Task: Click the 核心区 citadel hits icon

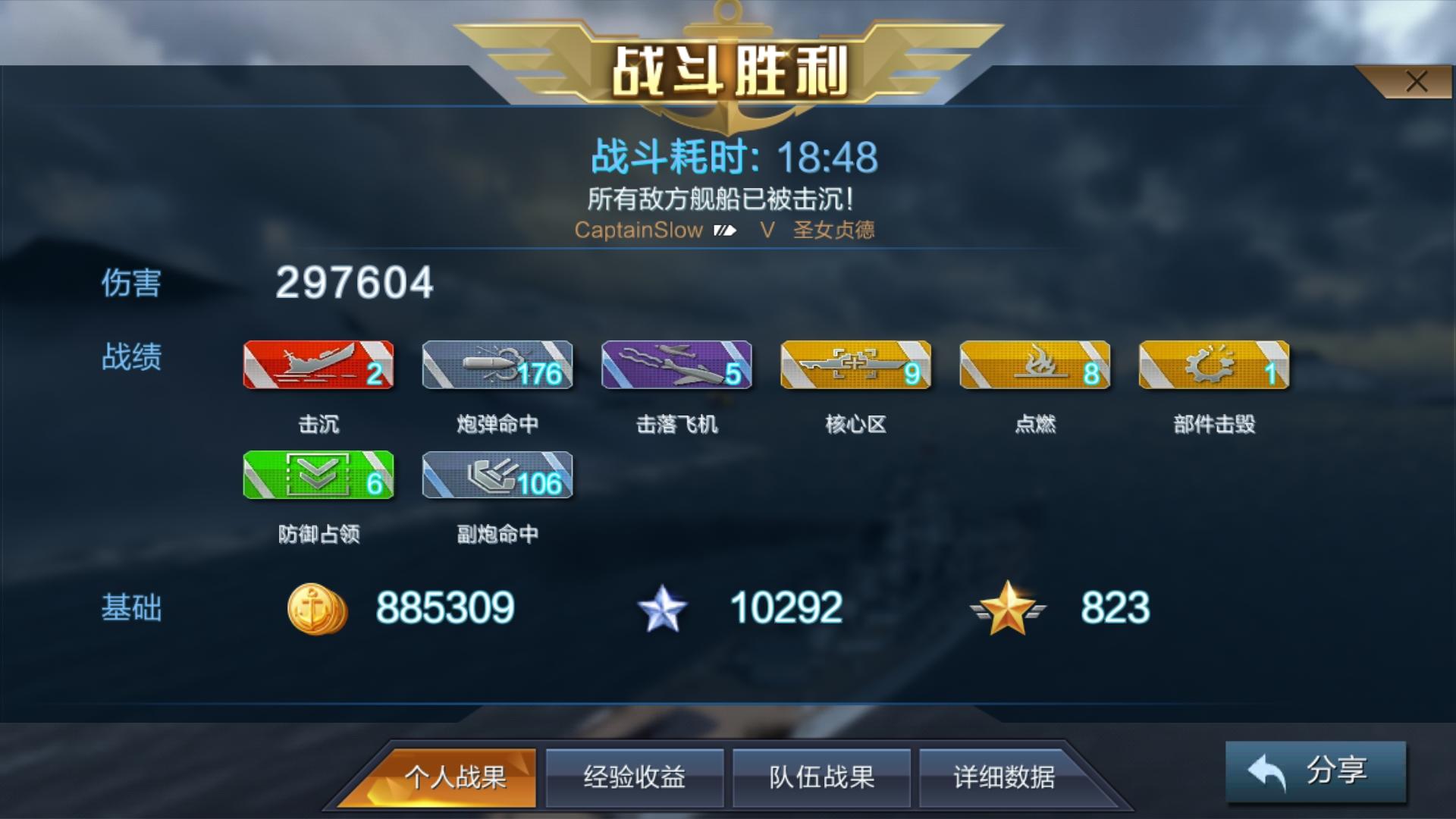Action: click(855, 366)
